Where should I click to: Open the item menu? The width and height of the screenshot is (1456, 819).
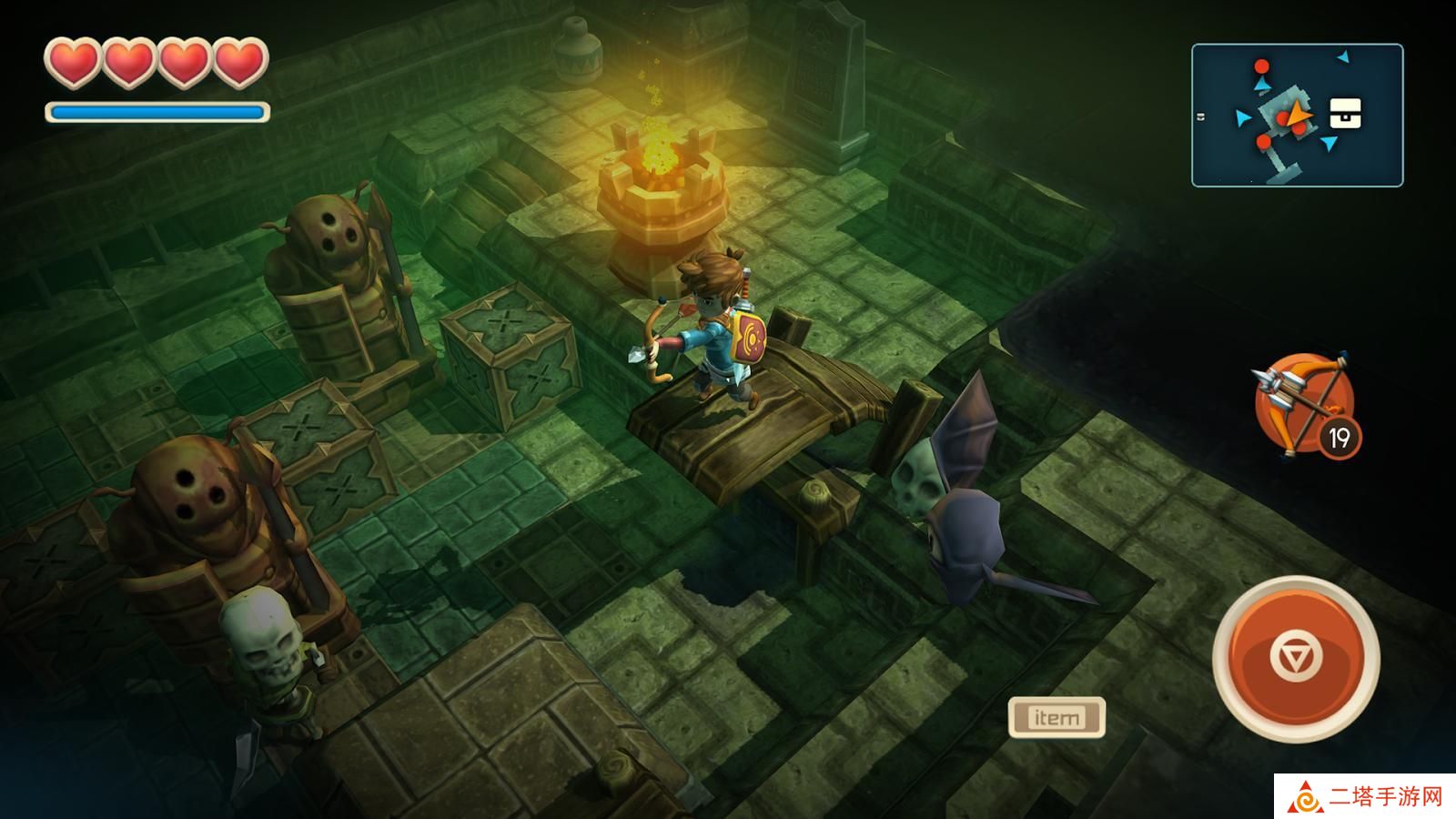point(1057,717)
